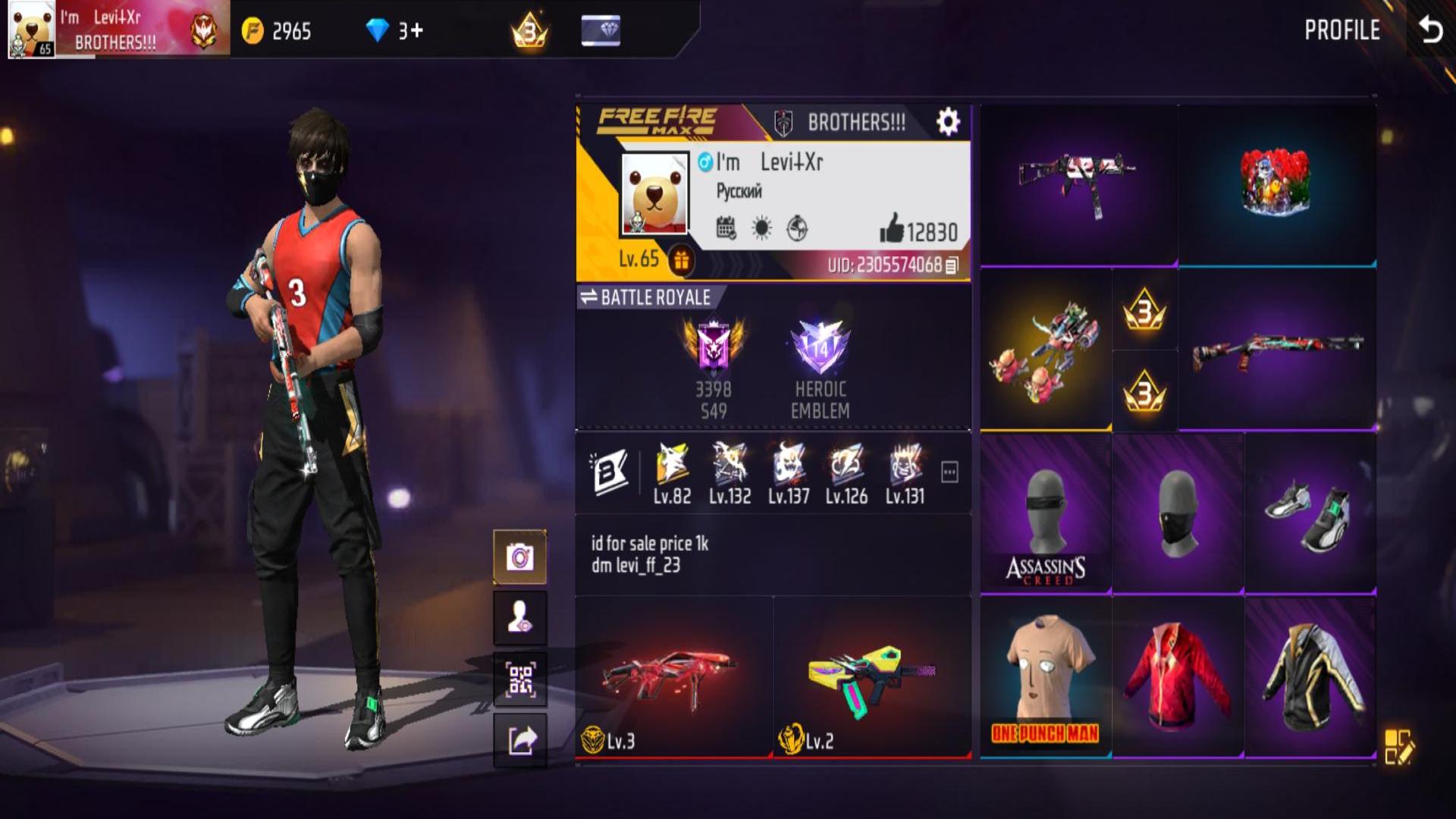The width and height of the screenshot is (1456, 819).
Task: Select the yellow Lv.2 gun skin
Action: pyautogui.click(x=872, y=677)
